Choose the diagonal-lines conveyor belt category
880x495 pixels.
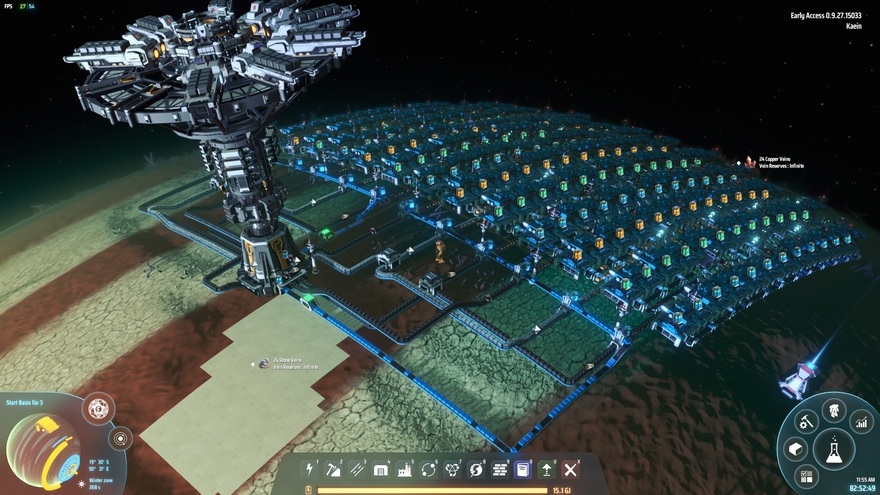click(x=357, y=469)
